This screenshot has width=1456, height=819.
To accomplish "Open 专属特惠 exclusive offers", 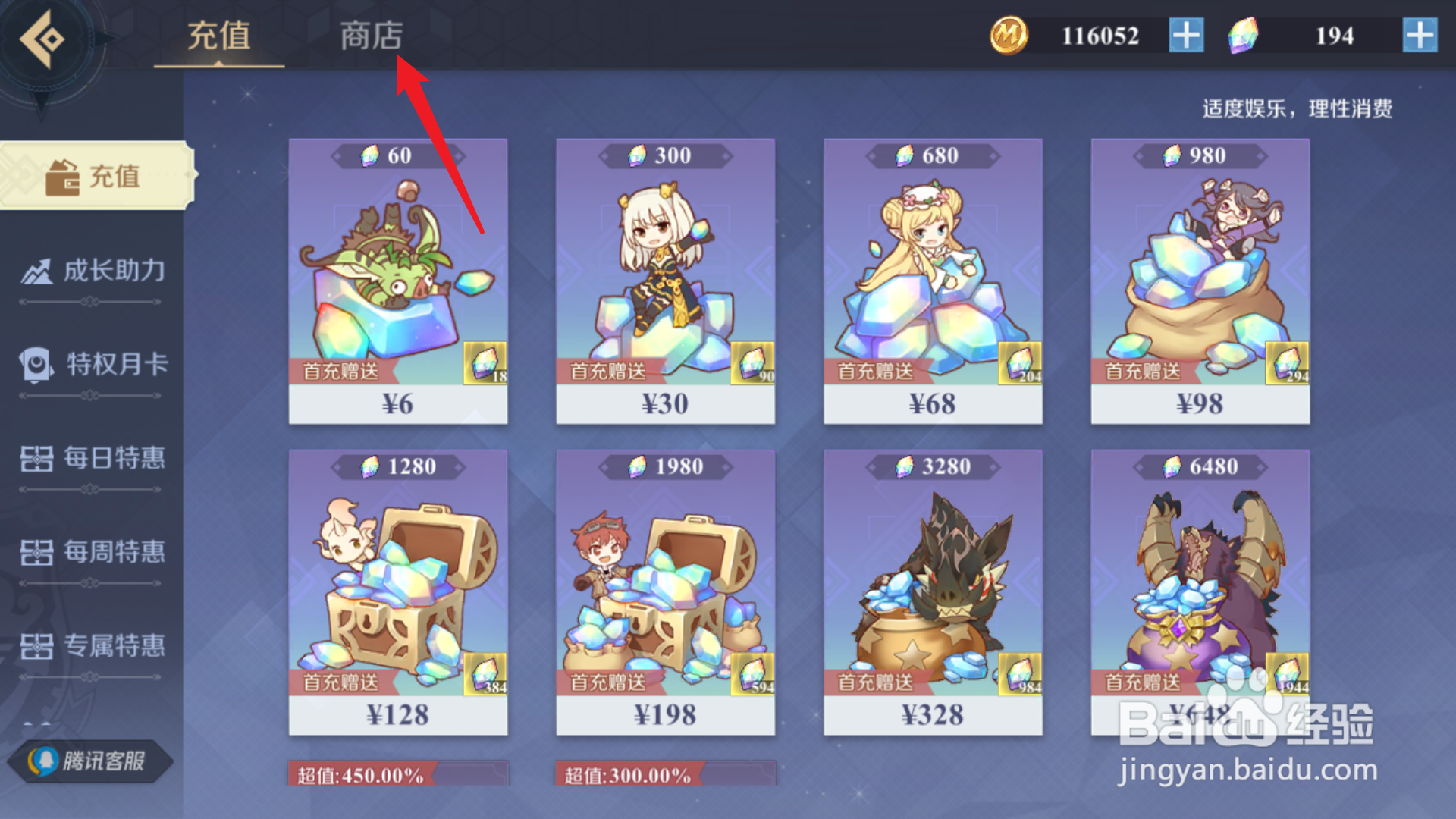I will tap(91, 648).
